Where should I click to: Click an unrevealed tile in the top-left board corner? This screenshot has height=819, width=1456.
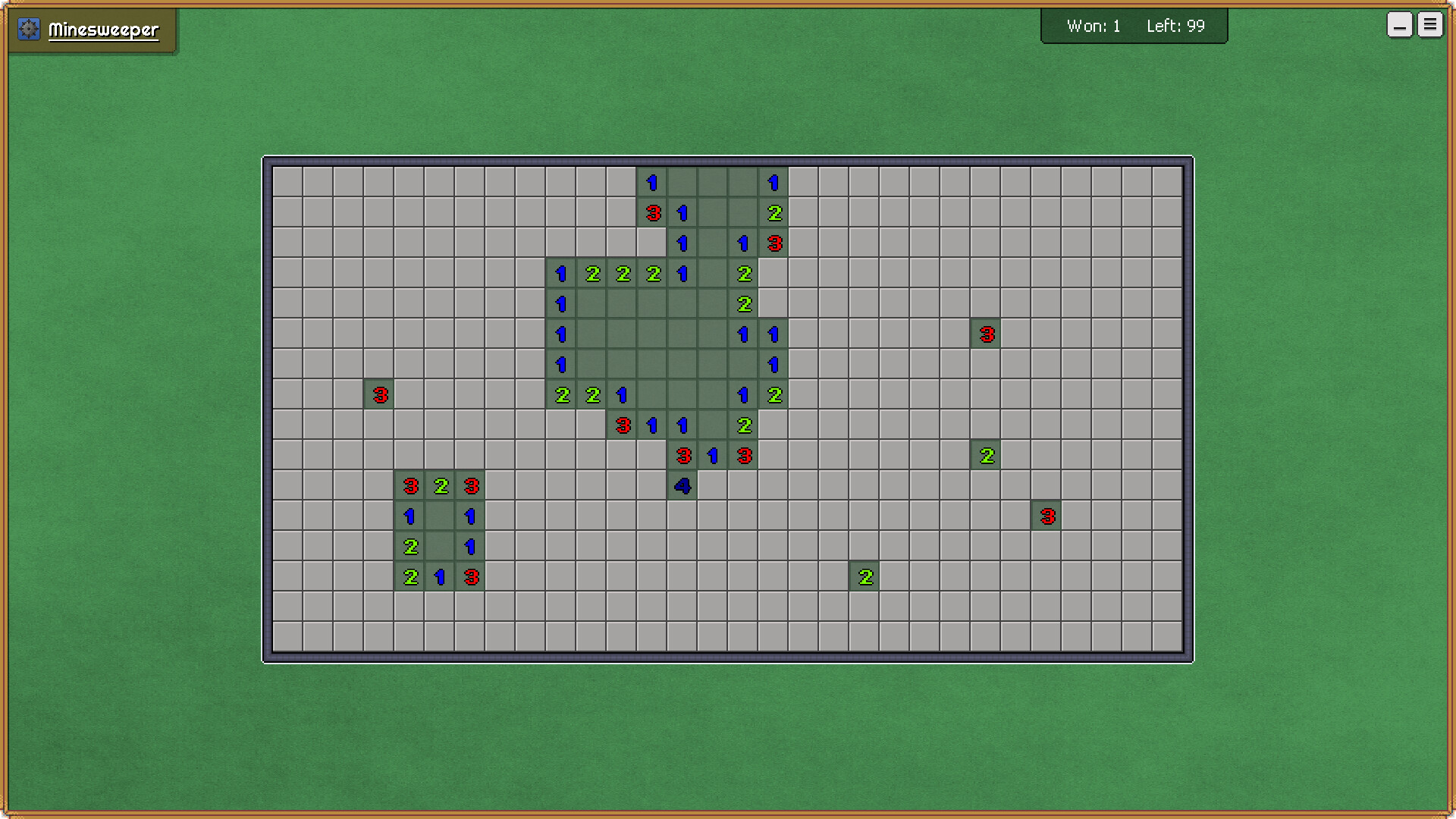[287, 182]
